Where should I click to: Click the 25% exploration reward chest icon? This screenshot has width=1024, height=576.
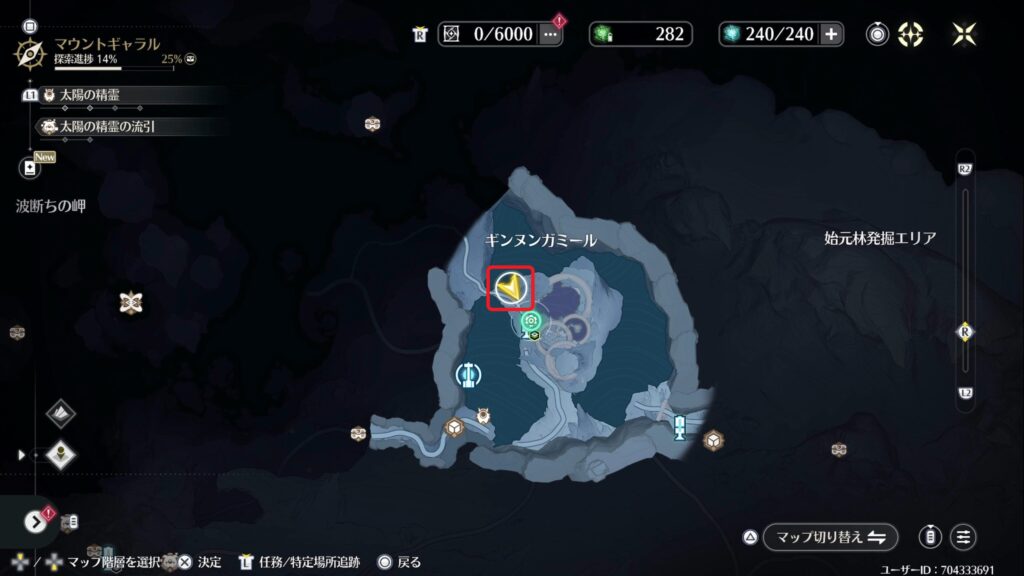190,60
